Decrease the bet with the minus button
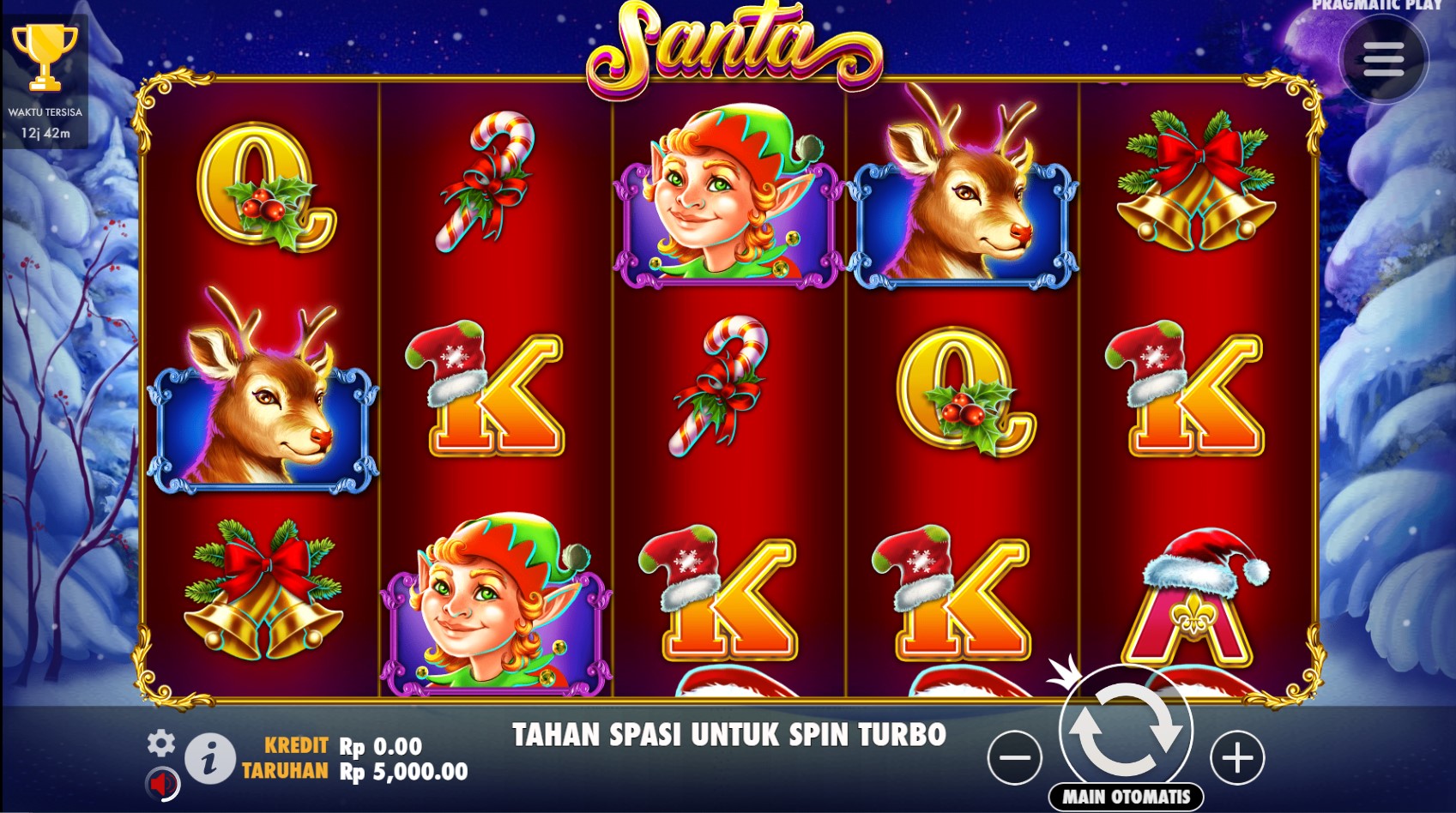 pos(1014,757)
